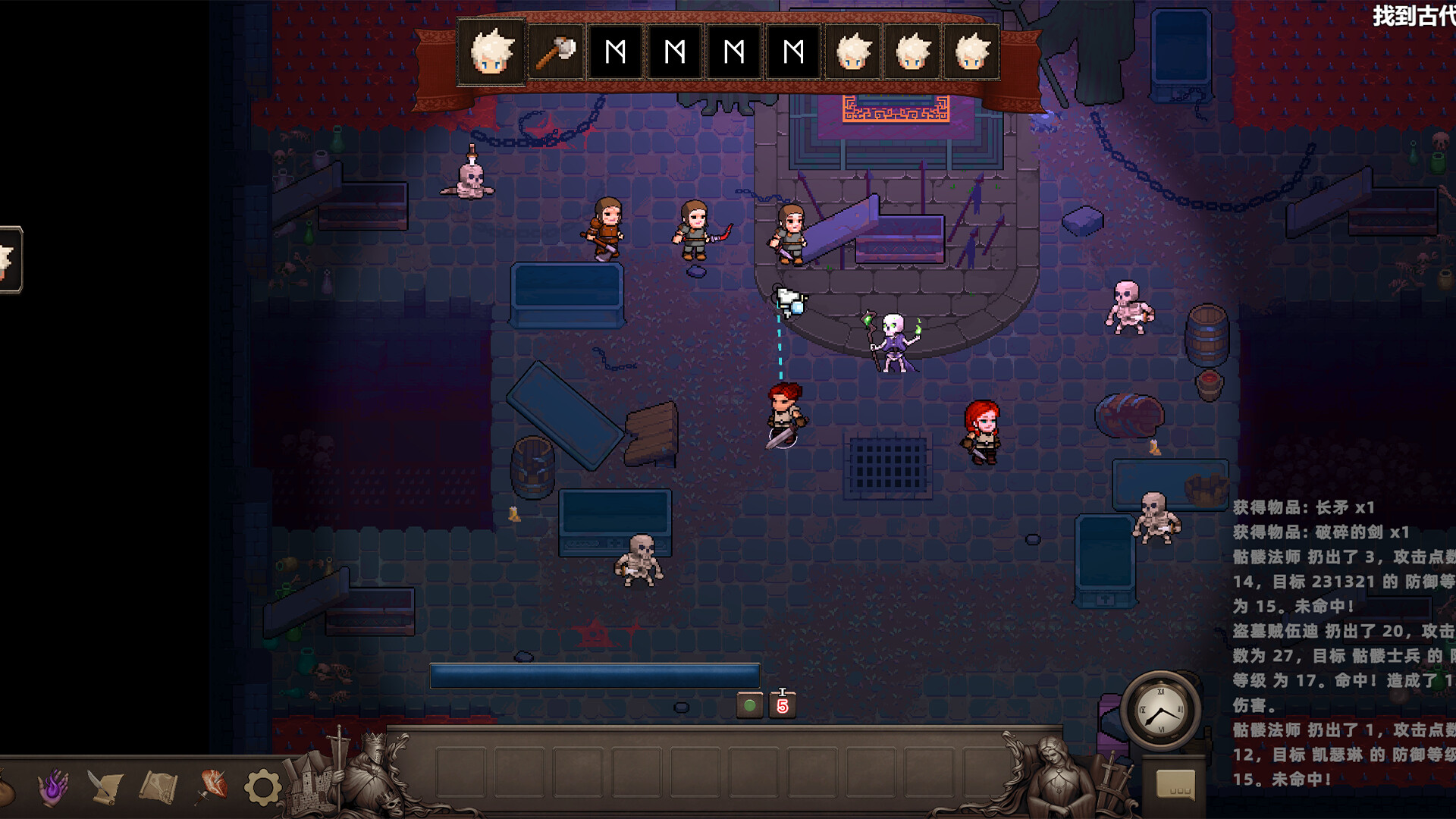Open the settings gear icon

coord(262,789)
